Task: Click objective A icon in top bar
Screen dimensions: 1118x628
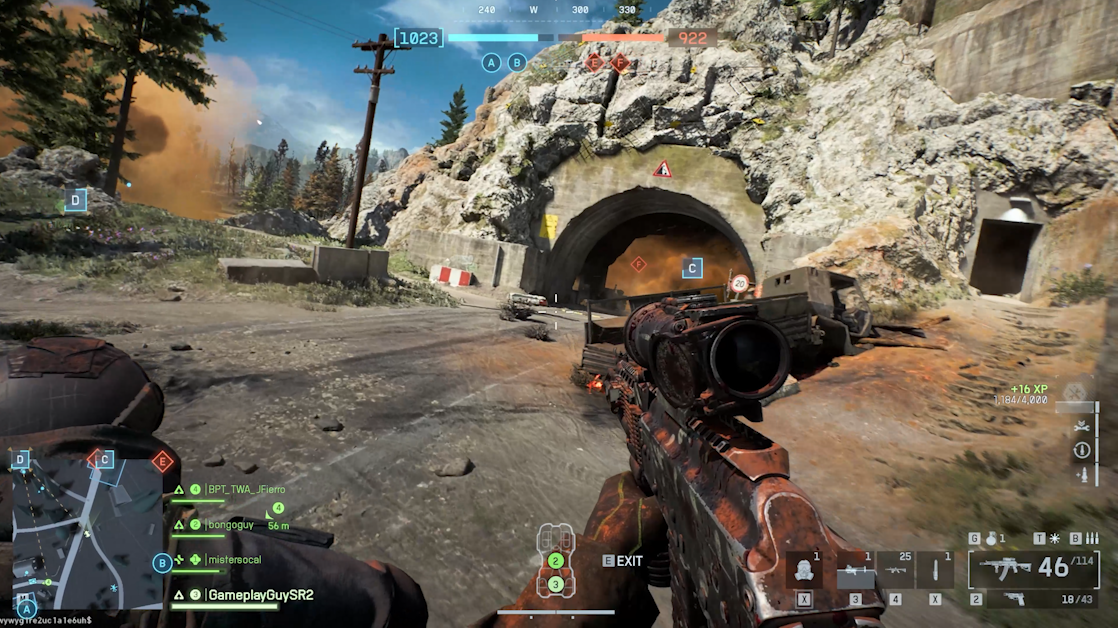Action: [490, 62]
